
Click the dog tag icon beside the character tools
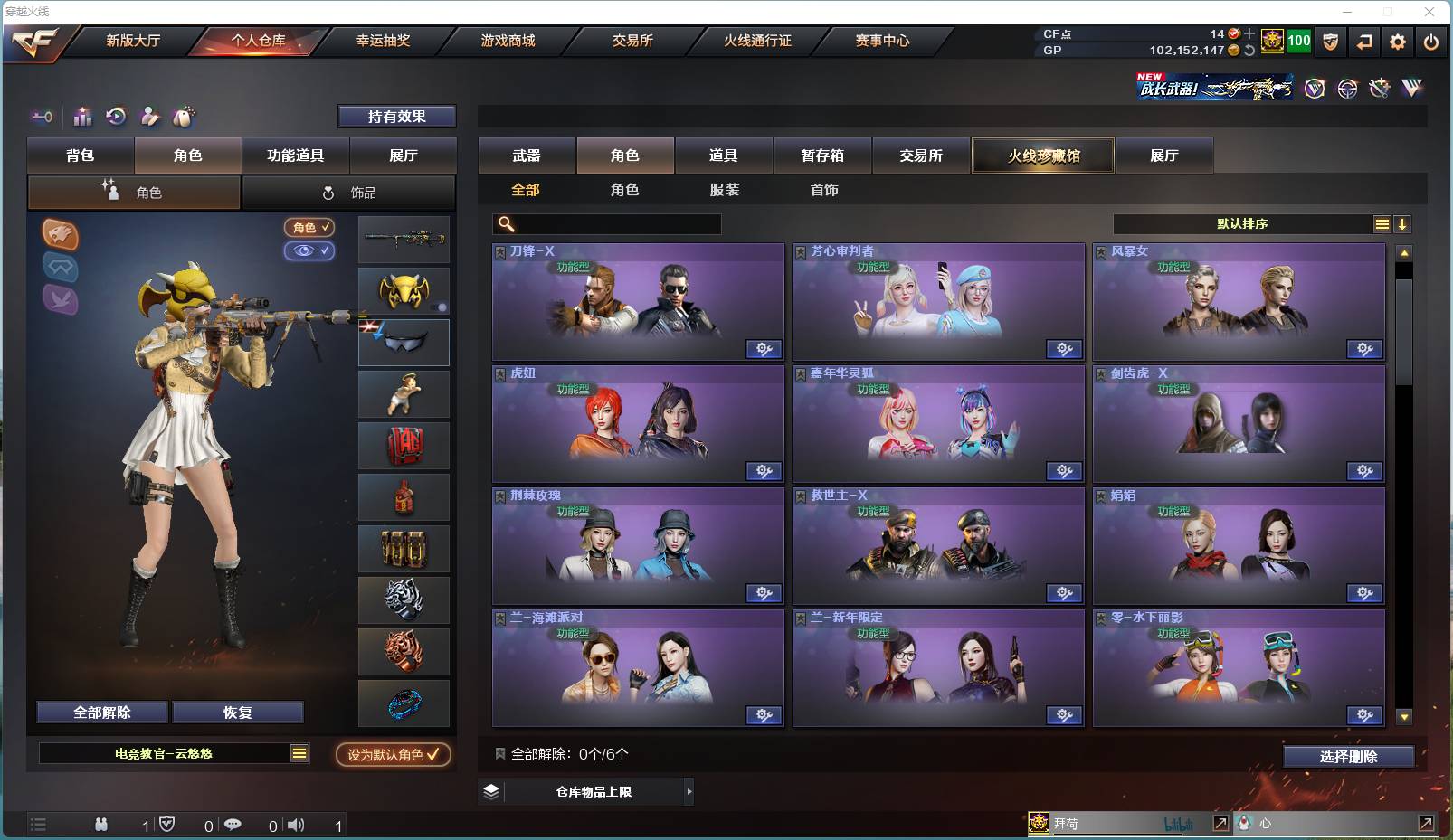tap(184, 117)
